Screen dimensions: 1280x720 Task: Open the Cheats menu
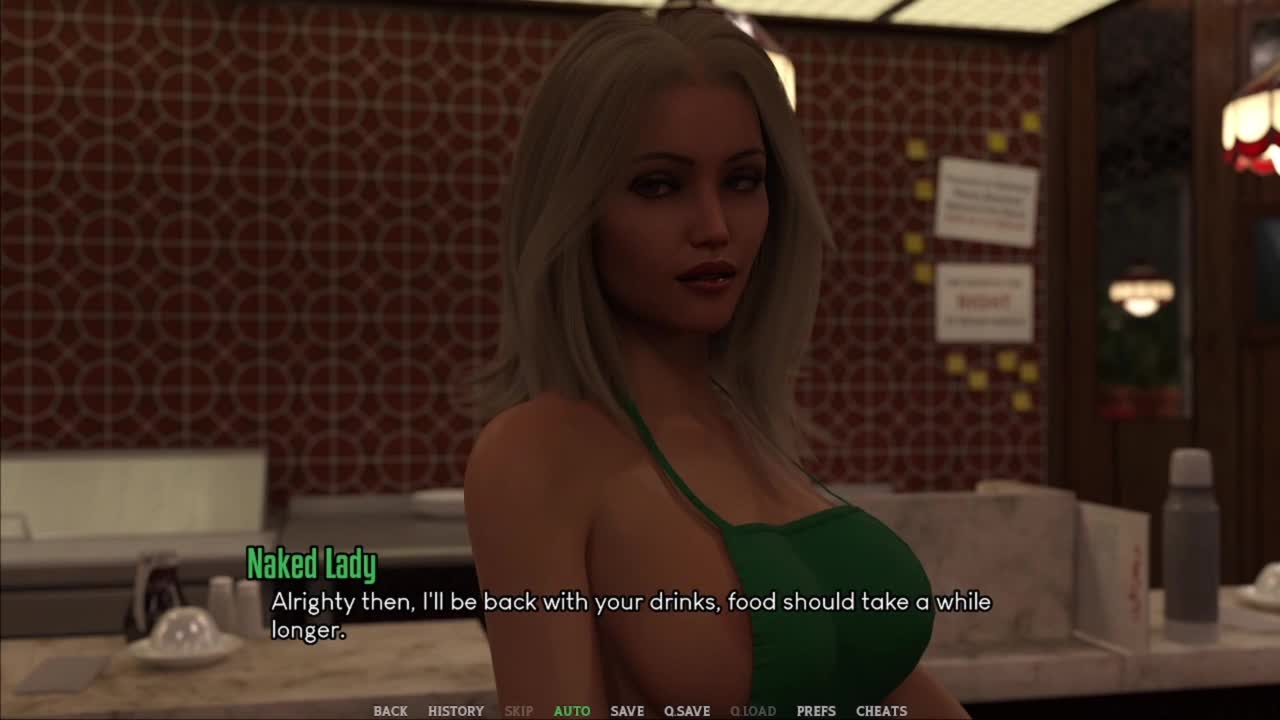(881, 711)
